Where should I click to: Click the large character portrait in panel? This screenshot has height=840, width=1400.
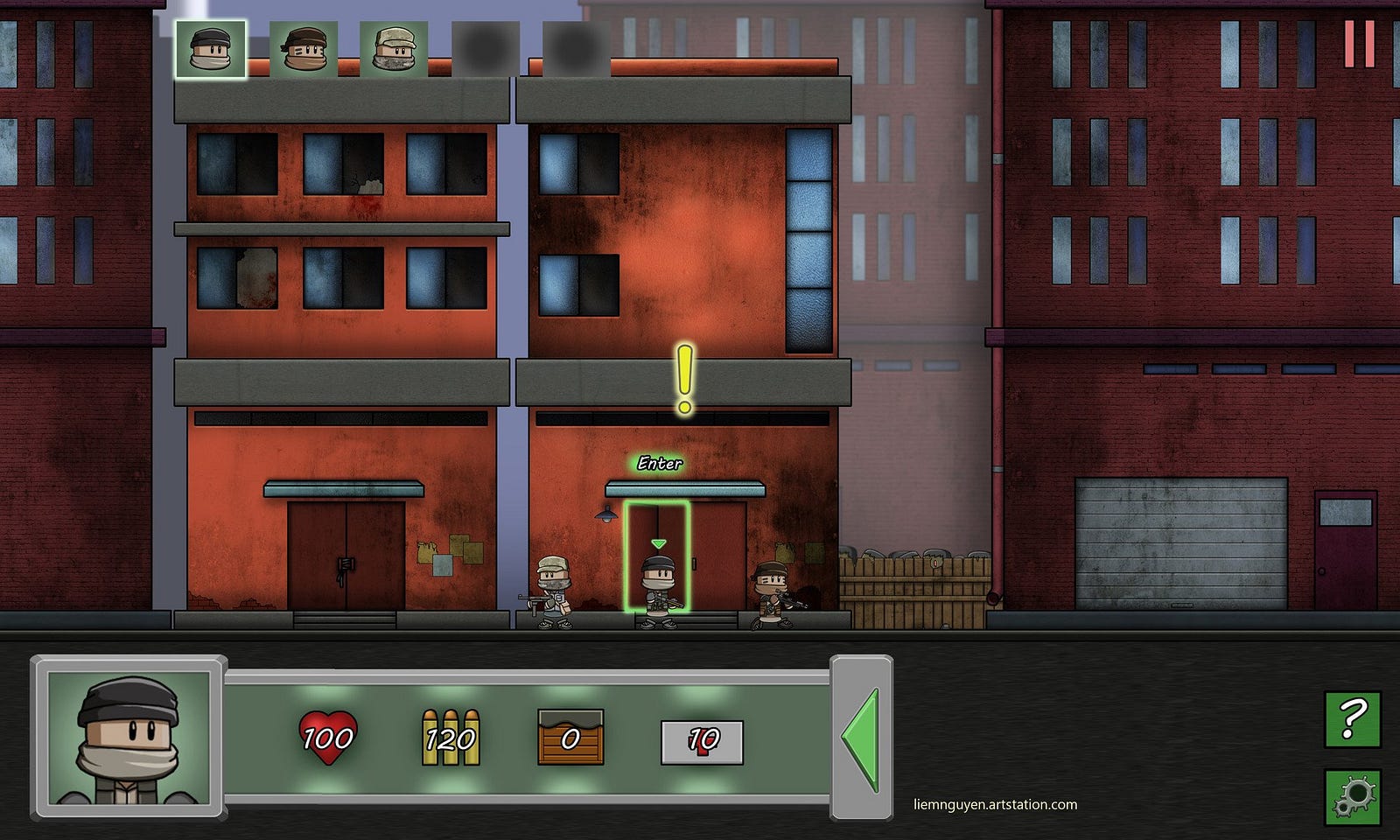pyautogui.click(x=129, y=738)
